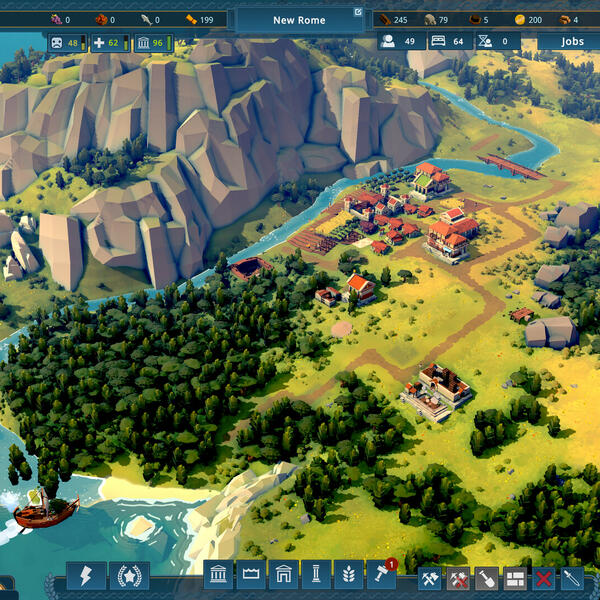Viewport: 600px width, 600px height.
Task: Select the column monument category
Action: [x=316, y=575]
